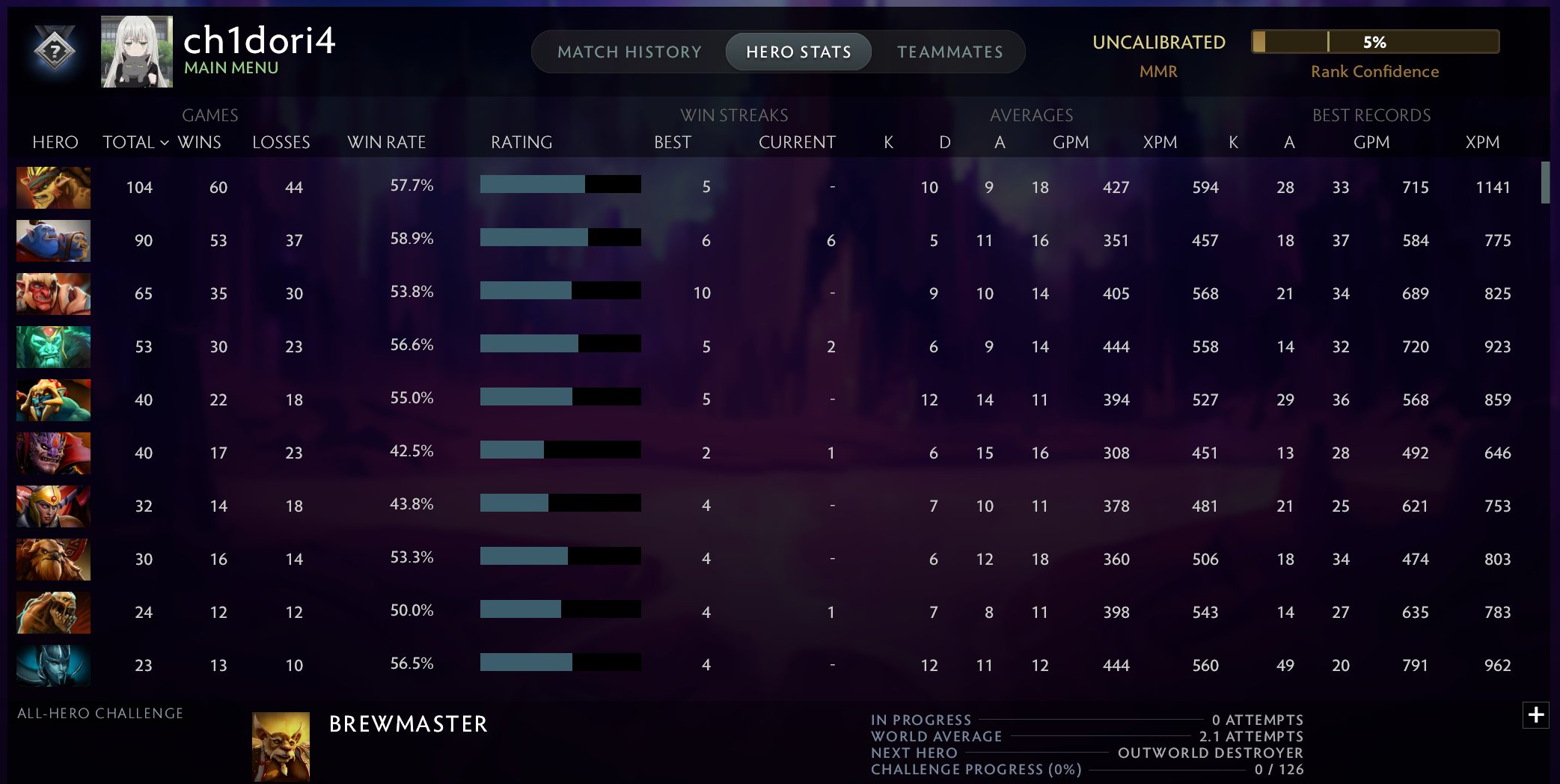Select Meepo's hero portrait
Viewport: 1560px width, 784px height.
pyautogui.click(x=52, y=400)
